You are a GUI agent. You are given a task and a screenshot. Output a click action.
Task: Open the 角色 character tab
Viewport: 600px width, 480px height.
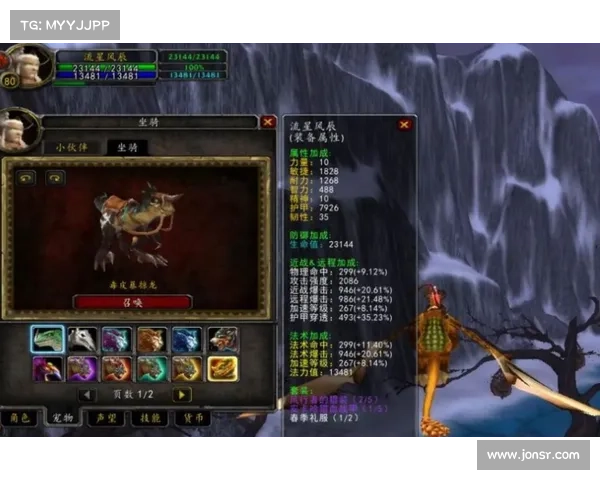pos(21,418)
